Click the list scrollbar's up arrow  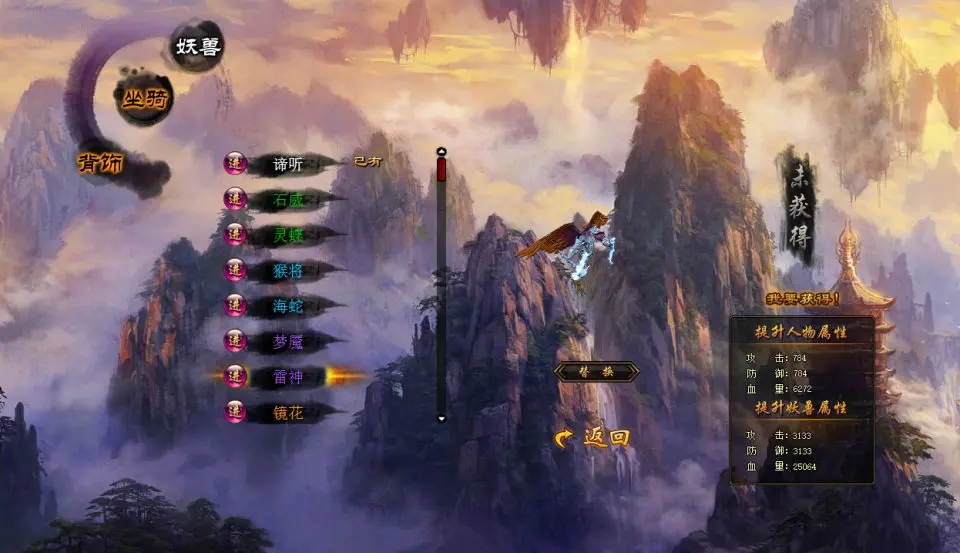click(x=441, y=152)
